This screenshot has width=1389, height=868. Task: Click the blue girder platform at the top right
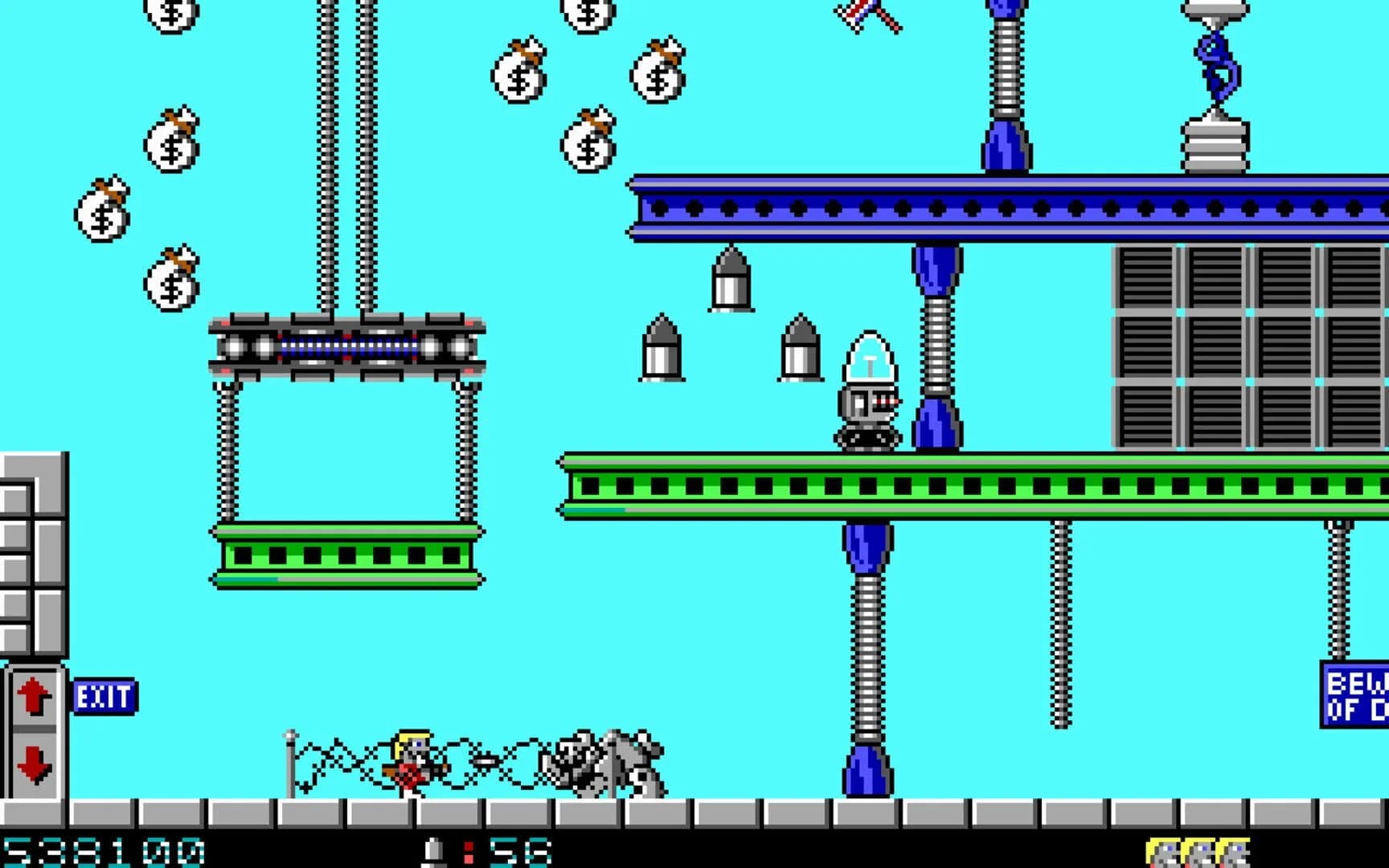[x=1005, y=205]
